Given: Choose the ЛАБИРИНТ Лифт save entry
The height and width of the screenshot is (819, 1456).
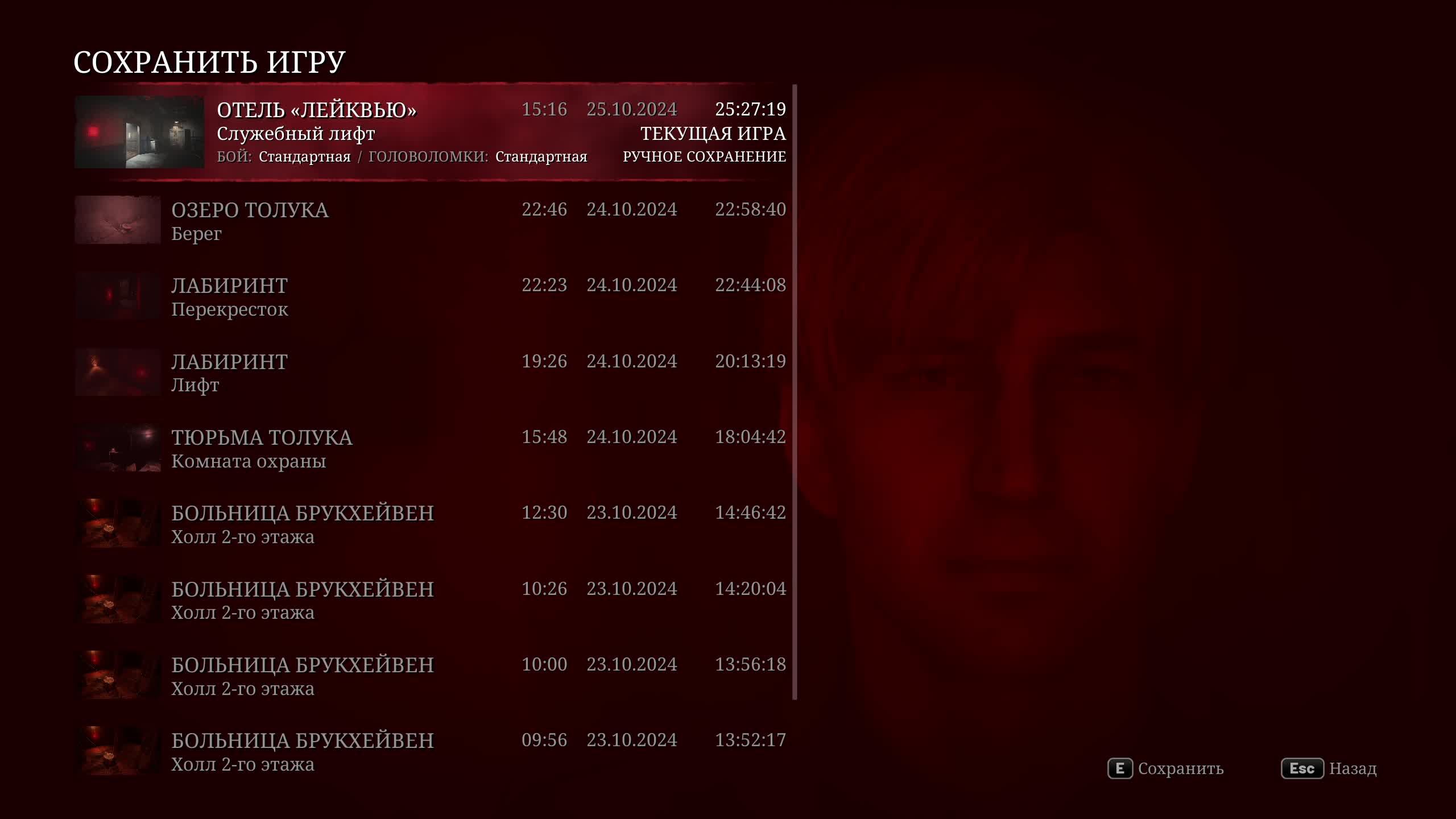Looking at the screenshot, I should [x=398, y=372].
